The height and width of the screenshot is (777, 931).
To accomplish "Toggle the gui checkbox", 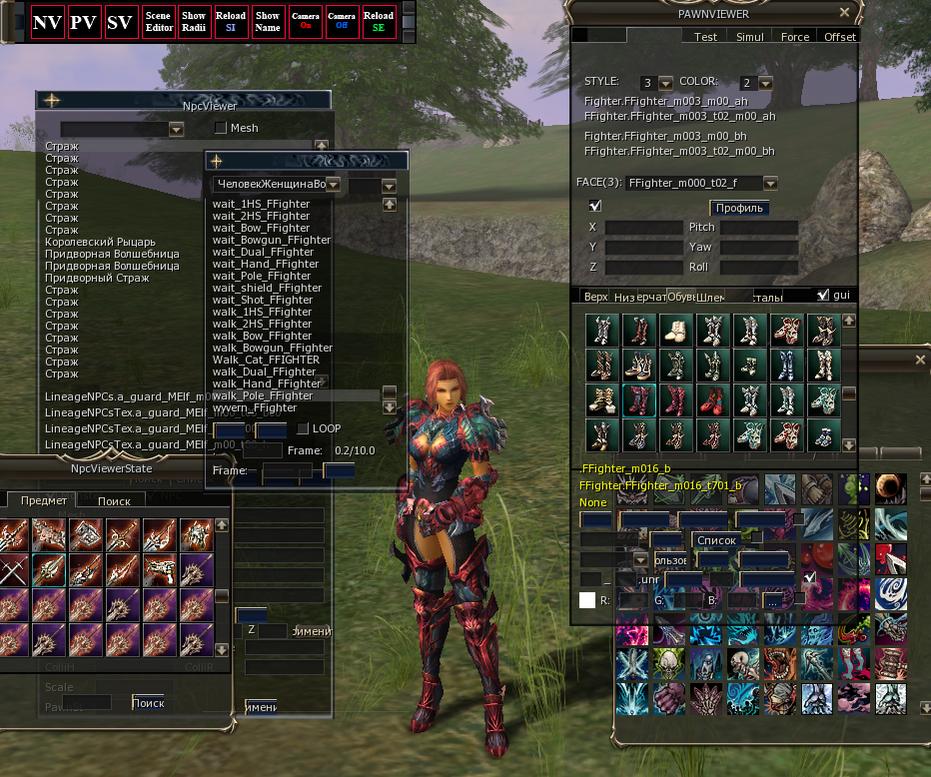I will pyautogui.click(x=823, y=295).
